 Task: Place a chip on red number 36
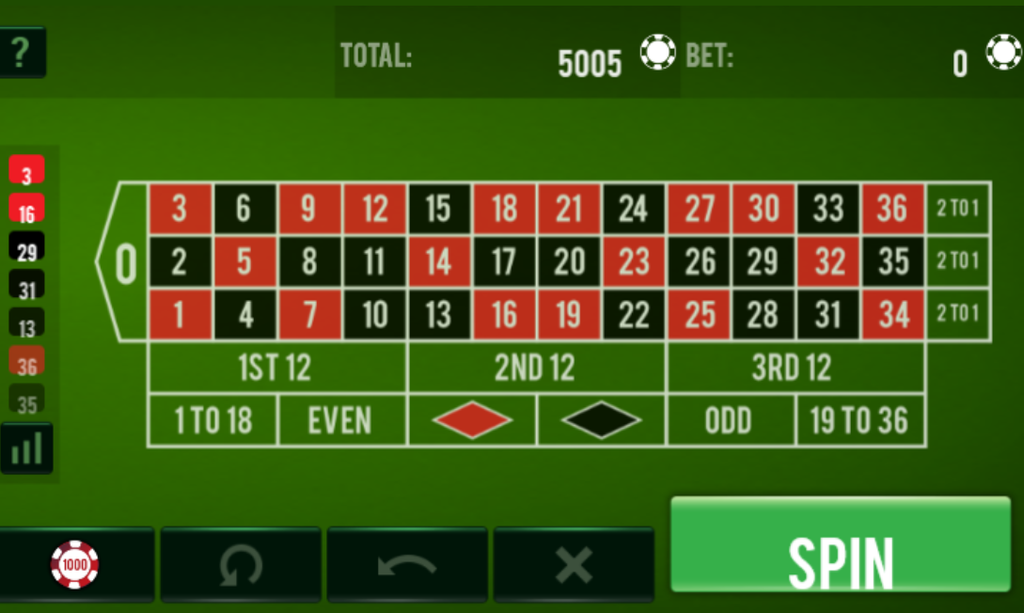click(x=893, y=209)
